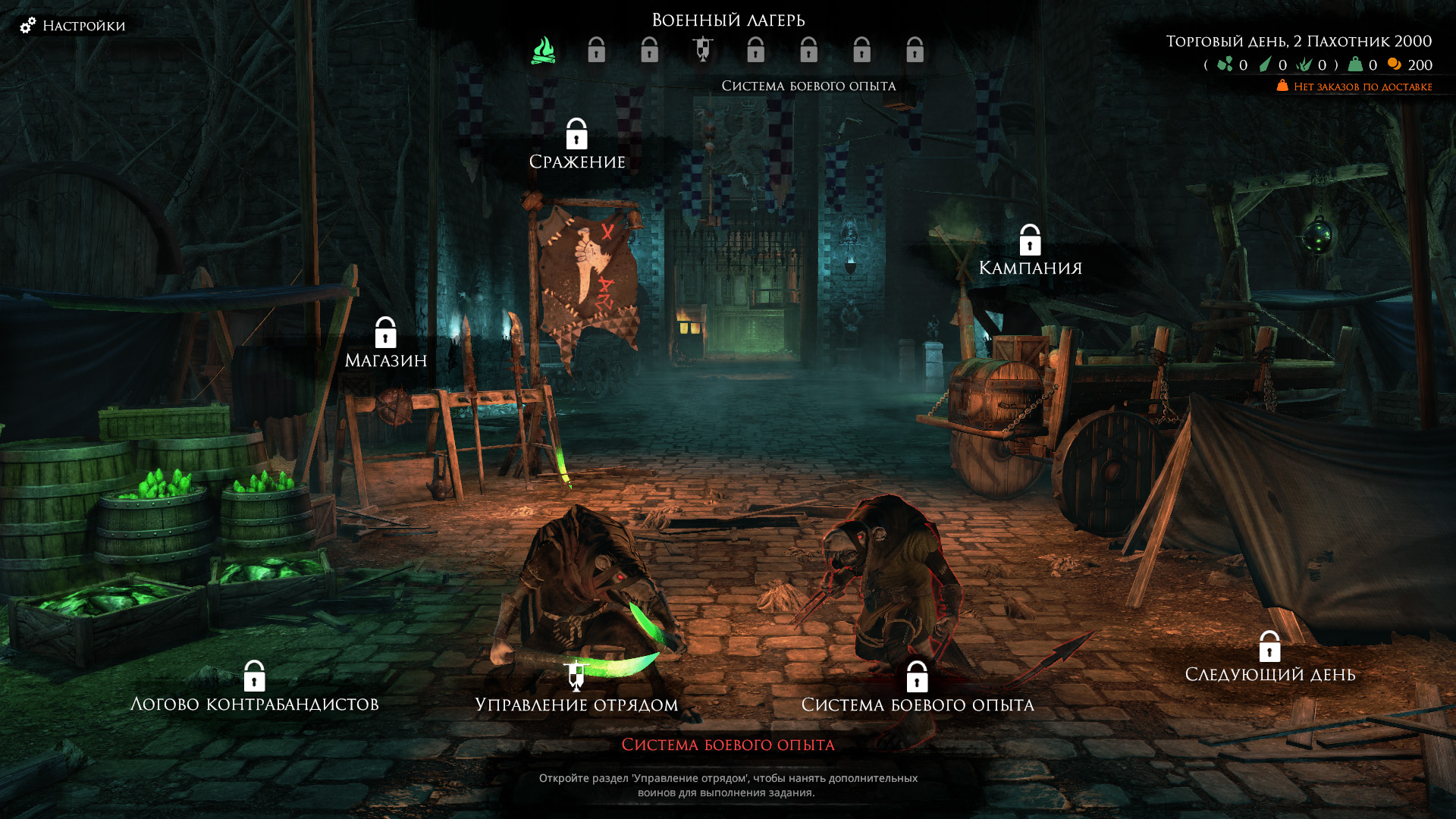Click the lock icon above Магазин
This screenshot has width=1456, height=819.
pos(388,332)
